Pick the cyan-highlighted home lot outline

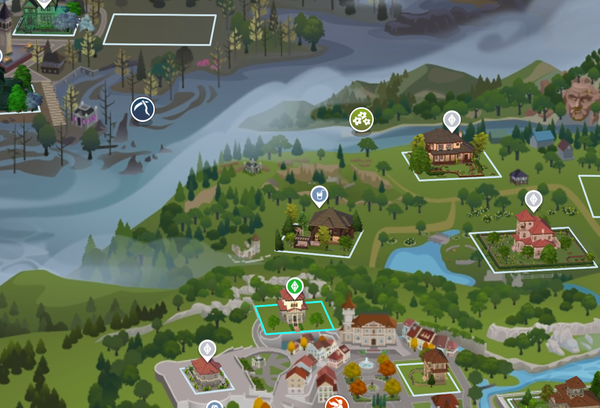coord(294,317)
